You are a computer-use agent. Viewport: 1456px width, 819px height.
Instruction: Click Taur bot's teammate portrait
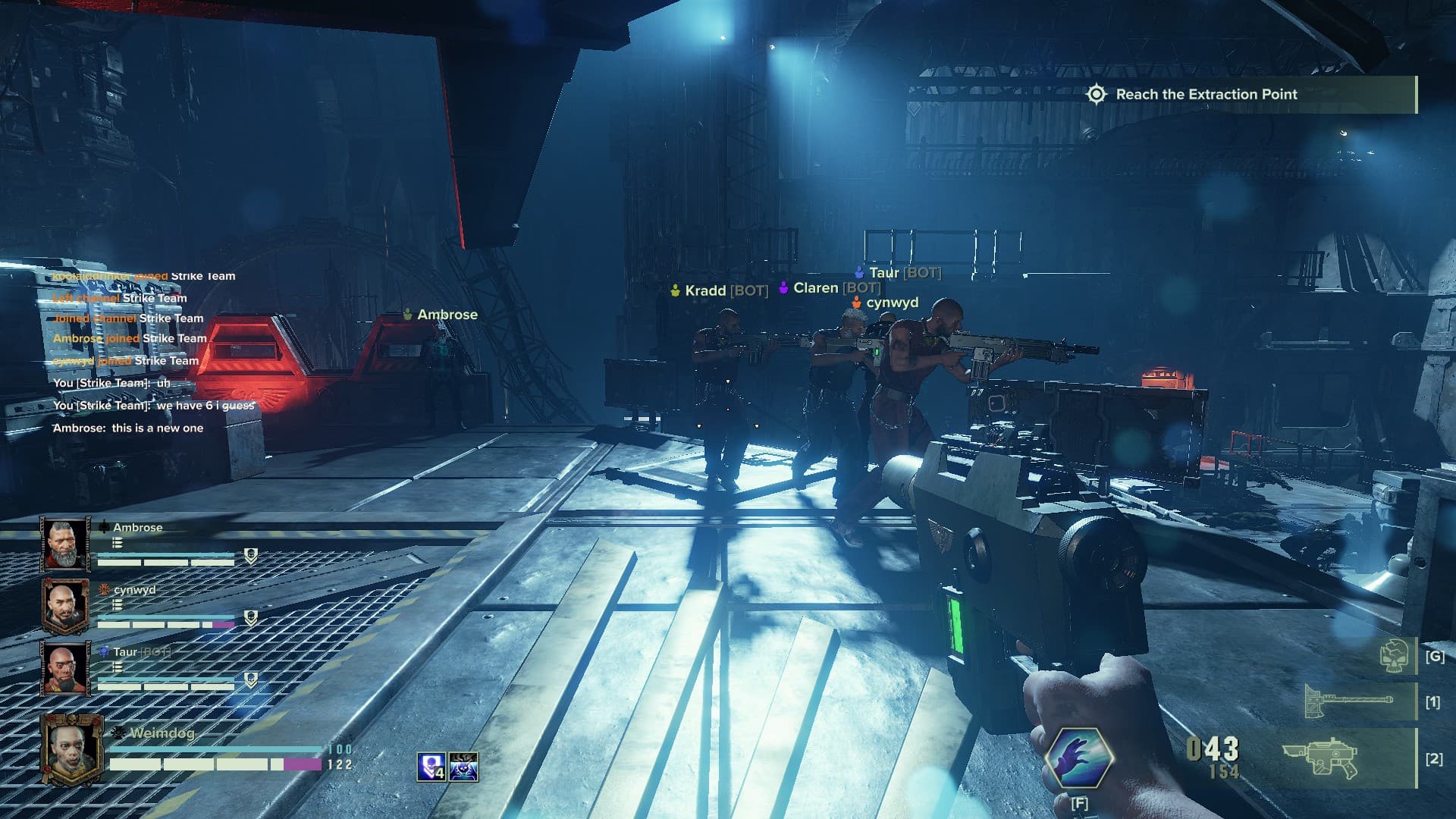pos(65,669)
